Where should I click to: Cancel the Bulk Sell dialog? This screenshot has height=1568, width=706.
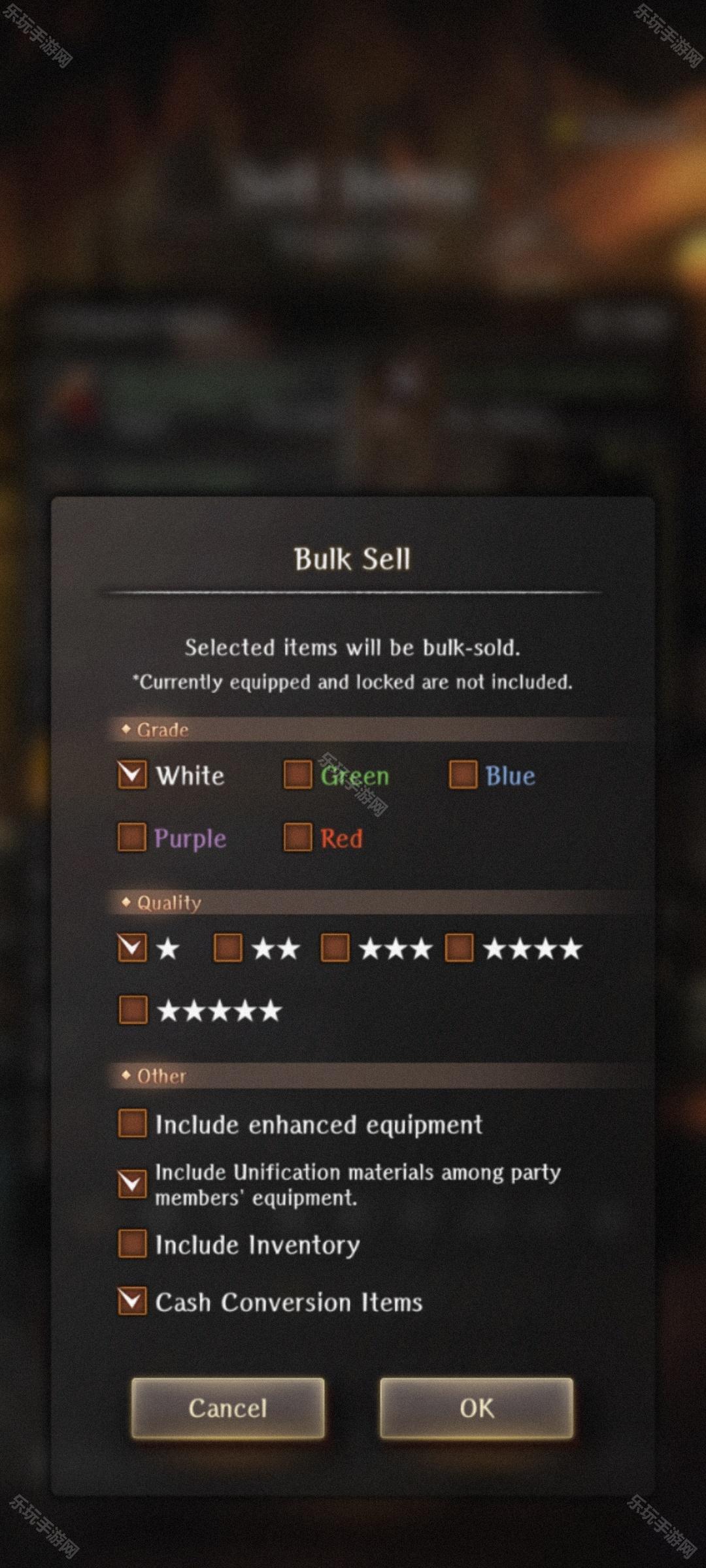click(x=227, y=1408)
